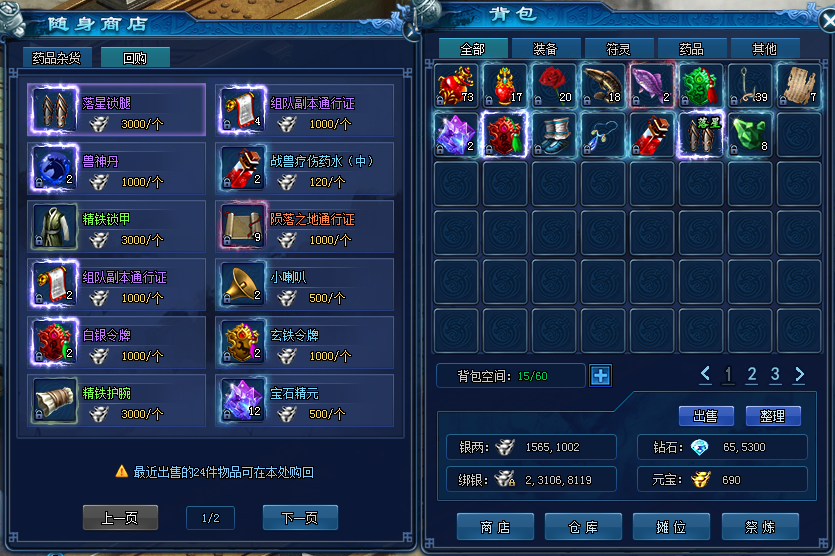Filter the bag by 其他

tap(765, 48)
